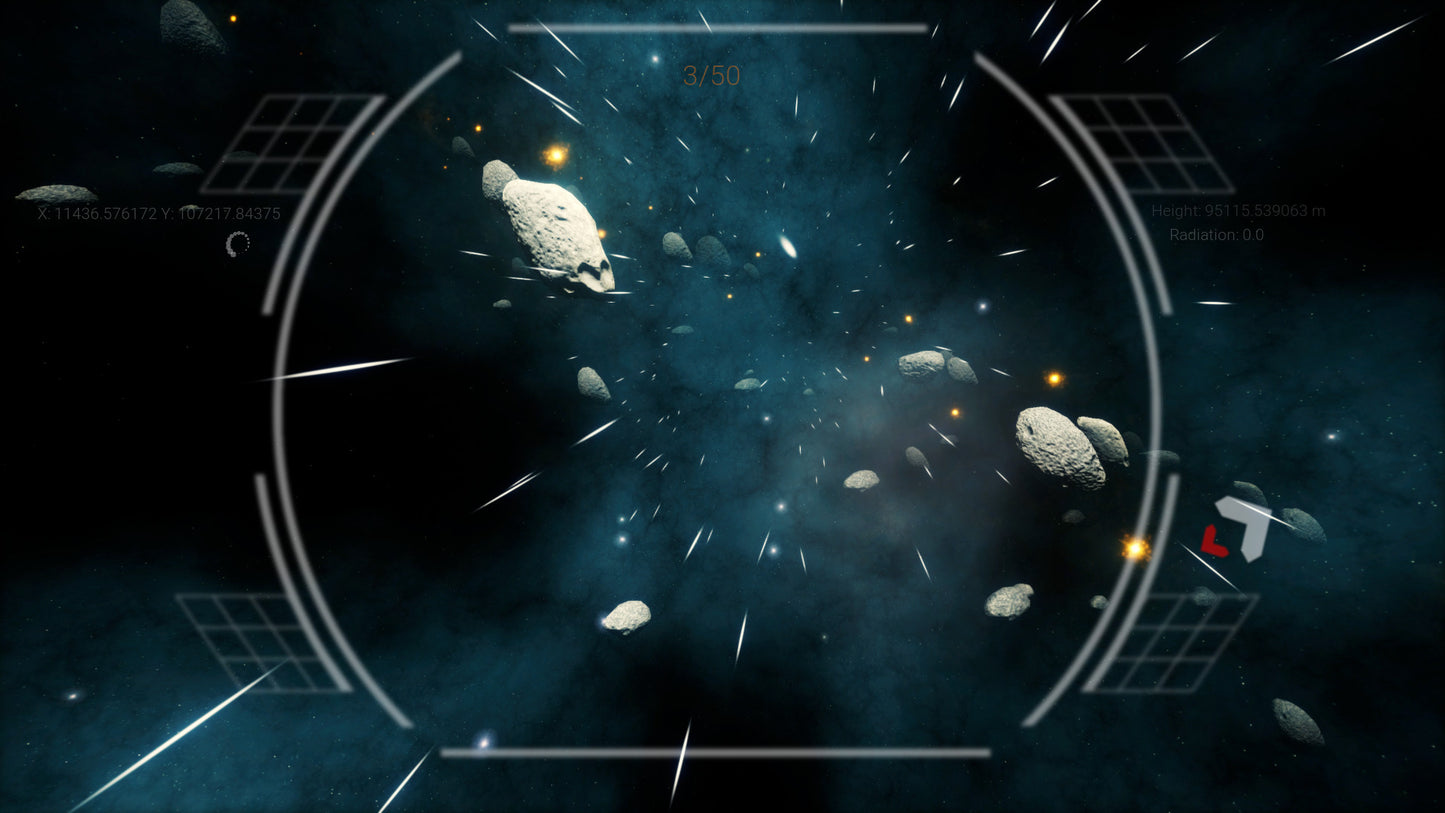Collapse the top HUD frame bar

[718, 26]
